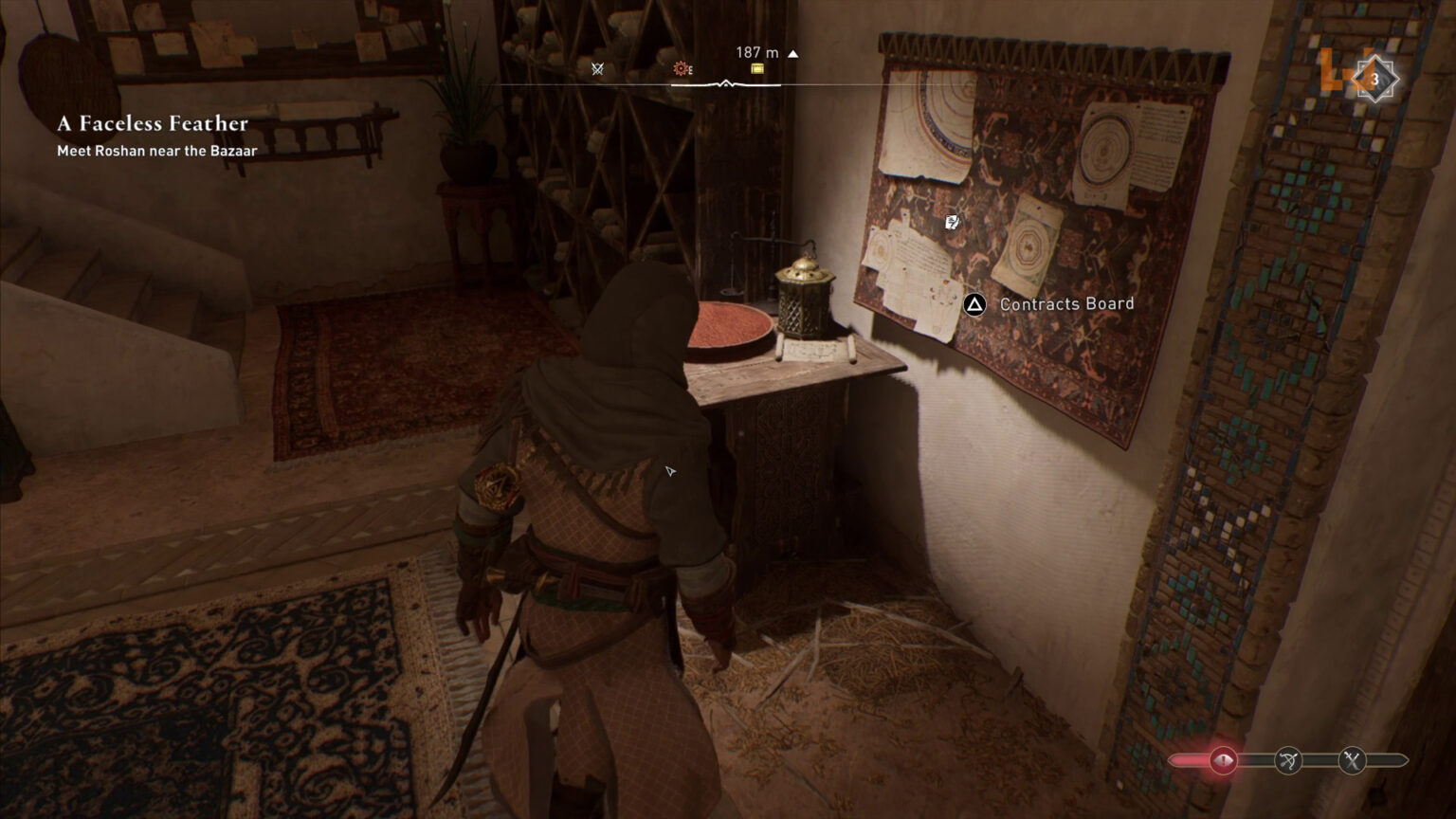Choose the bow and arrow status icon
Viewport: 1456px width, 819px height.
pos(1288,760)
